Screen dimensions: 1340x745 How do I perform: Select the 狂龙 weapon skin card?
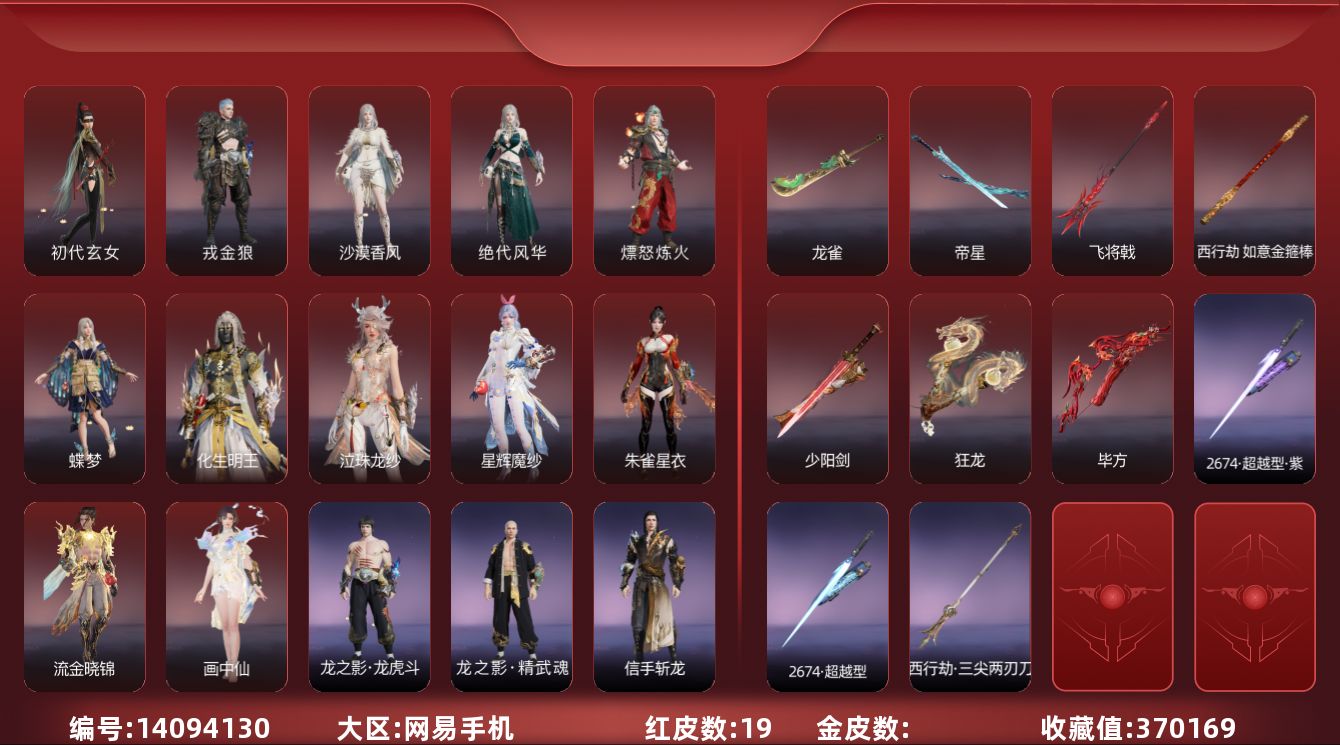point(970,388)
